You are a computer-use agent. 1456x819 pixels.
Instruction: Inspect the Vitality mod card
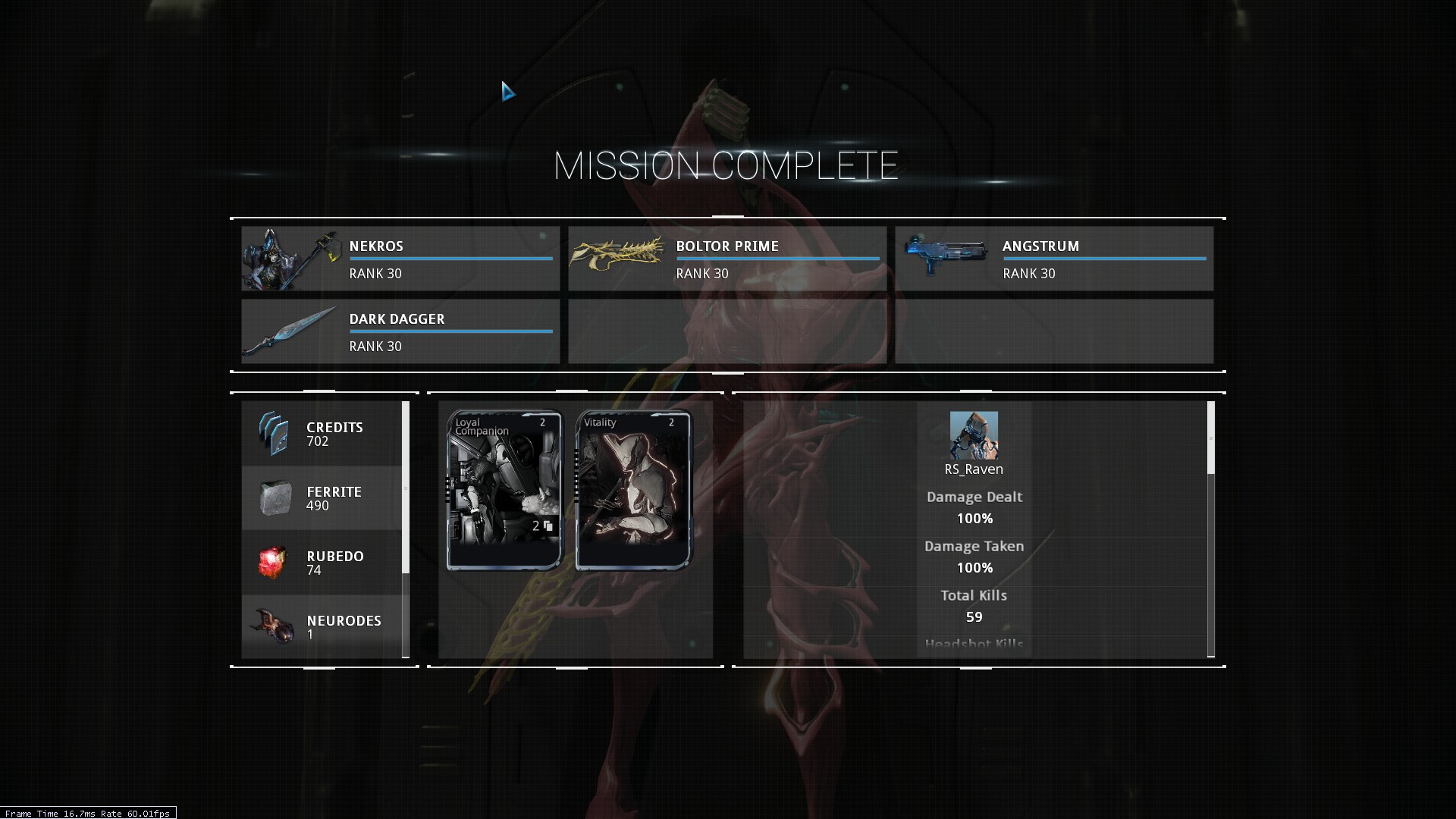[x=634, y=490]
